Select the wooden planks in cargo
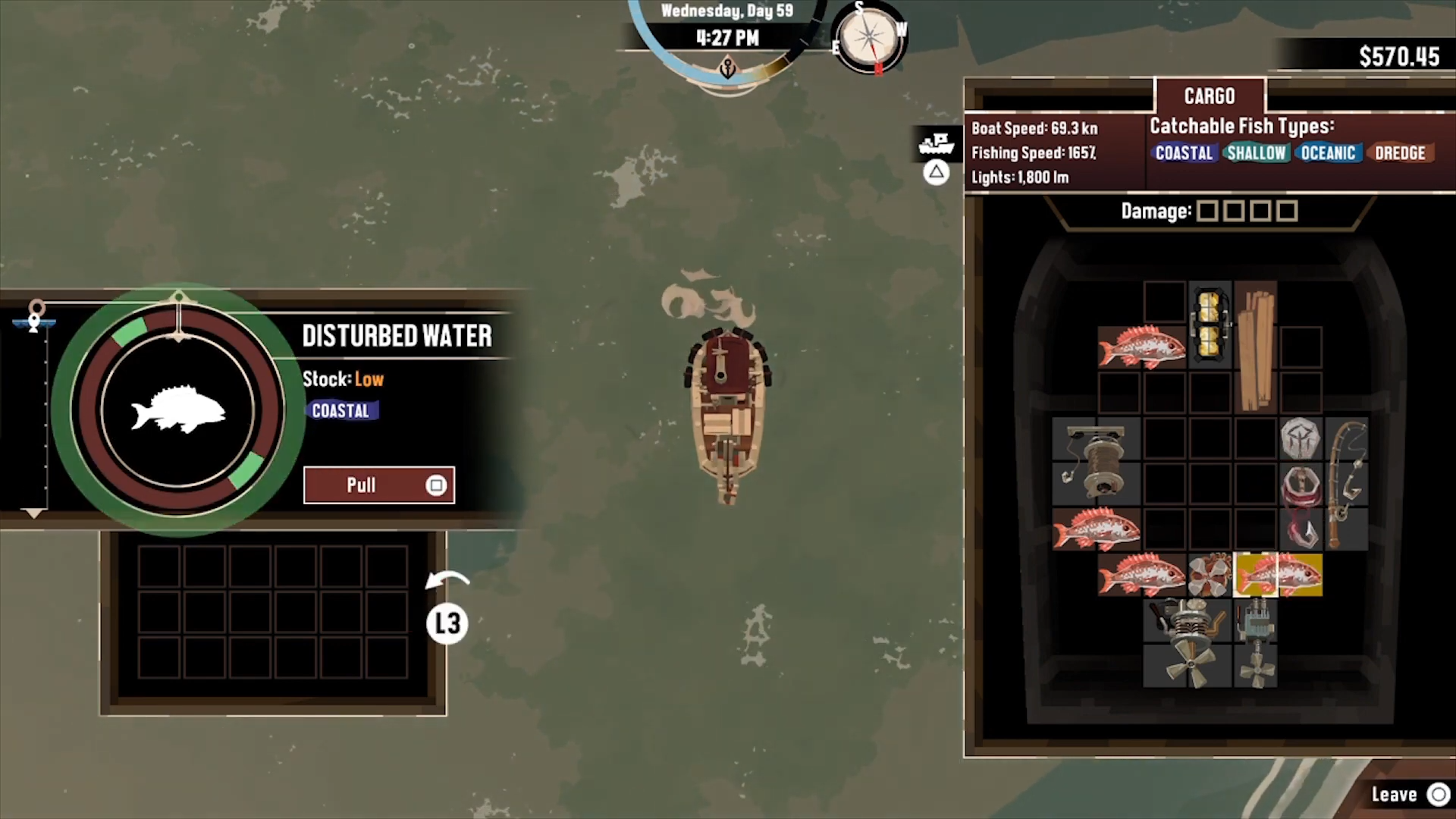The height and width of the screenshot is (819, 1456). pyautogui.click(x=1255, y=347)
